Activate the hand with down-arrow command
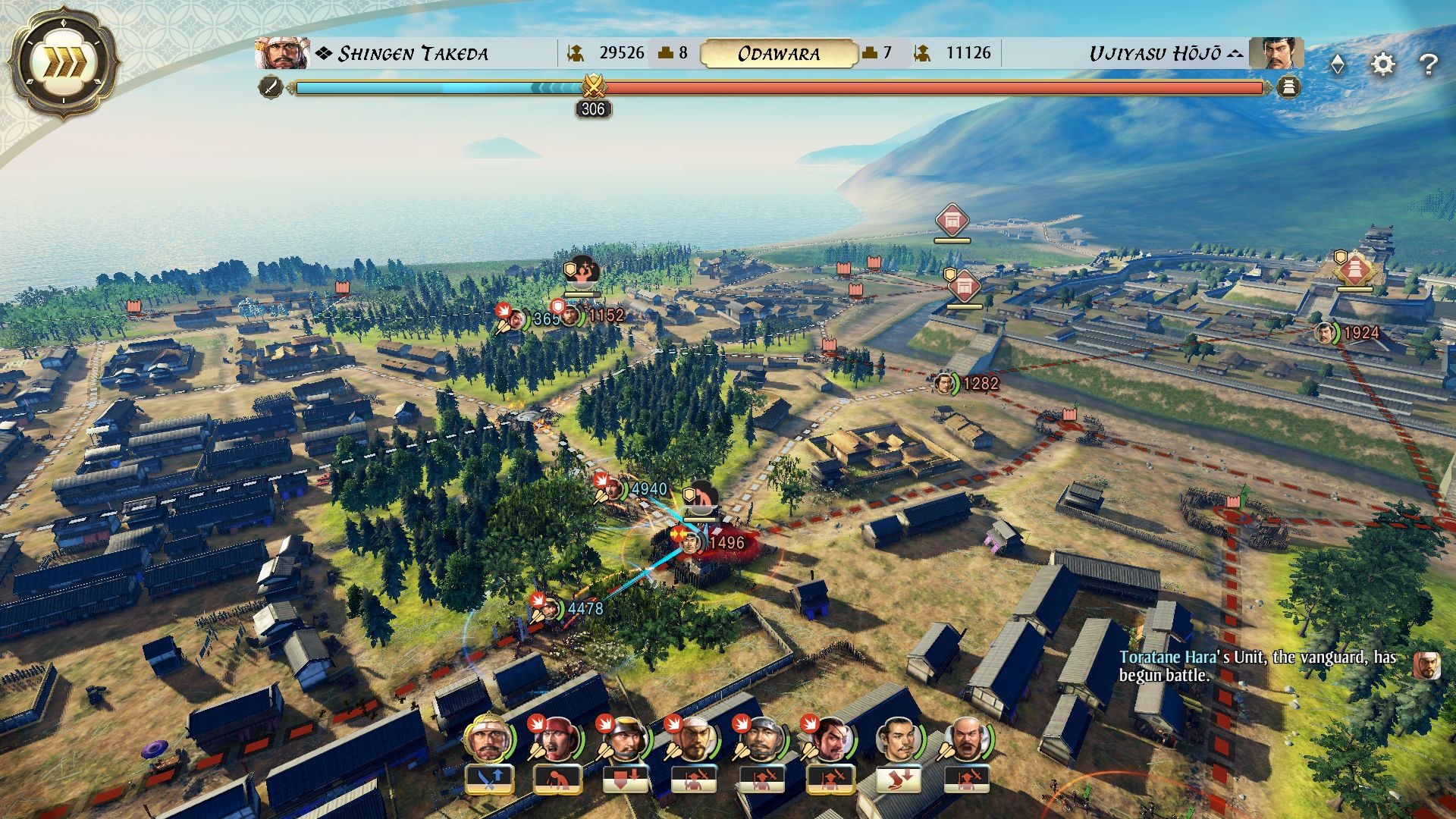This screenshot has height=819, width=1456. point(899,778)
